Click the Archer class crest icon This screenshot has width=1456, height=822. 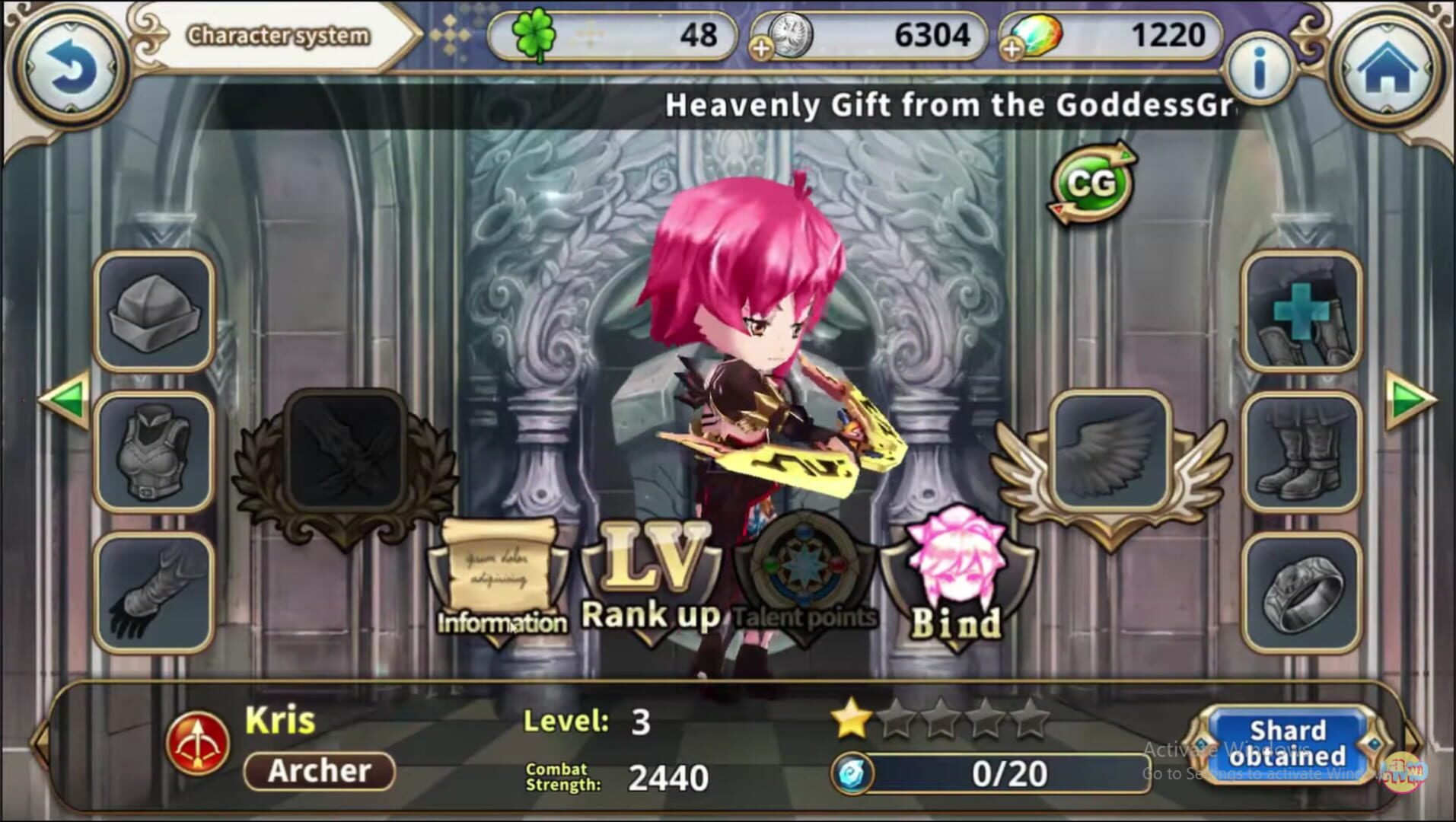click(199, 742)
